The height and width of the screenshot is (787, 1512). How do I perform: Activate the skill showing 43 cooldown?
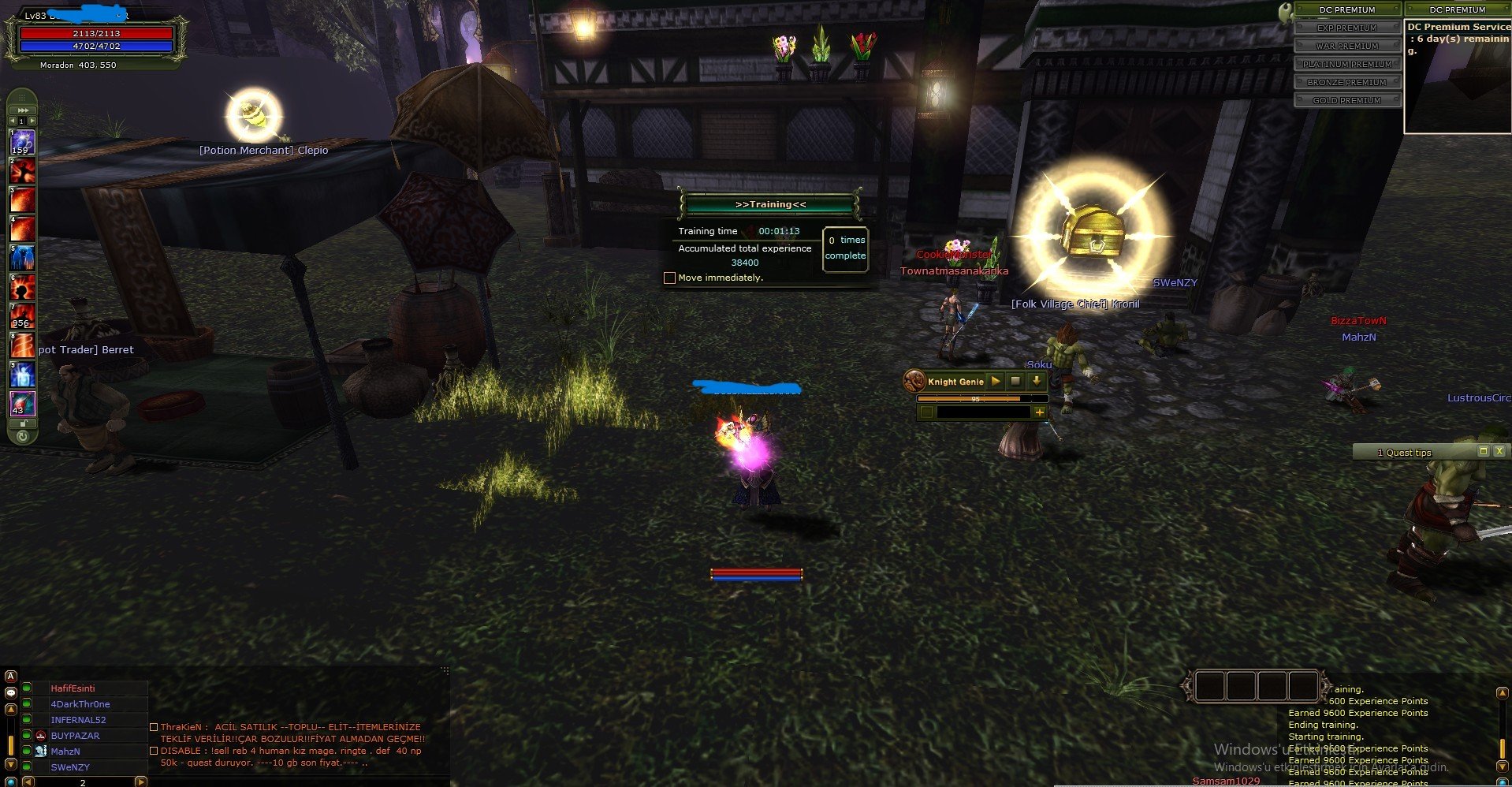tap(21, 404)
